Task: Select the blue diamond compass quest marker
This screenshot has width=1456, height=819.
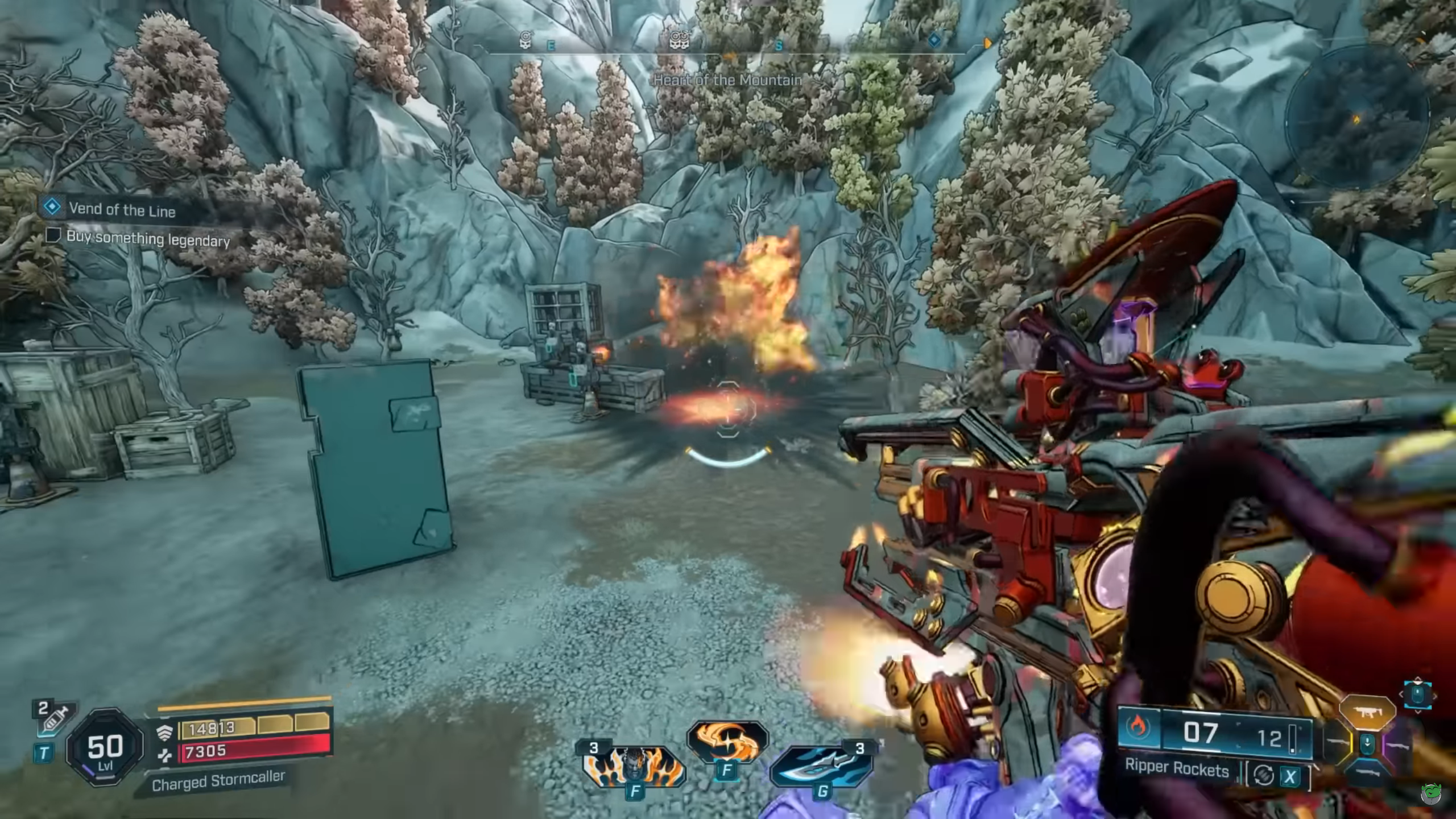Action: click(x=934, y=40)
